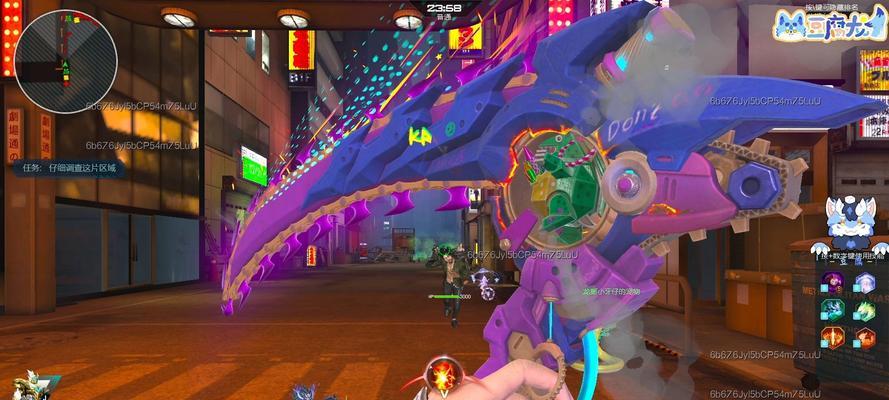
Task: Use the white-blue crystal skill icon
Action: click(x=865, y=283)
